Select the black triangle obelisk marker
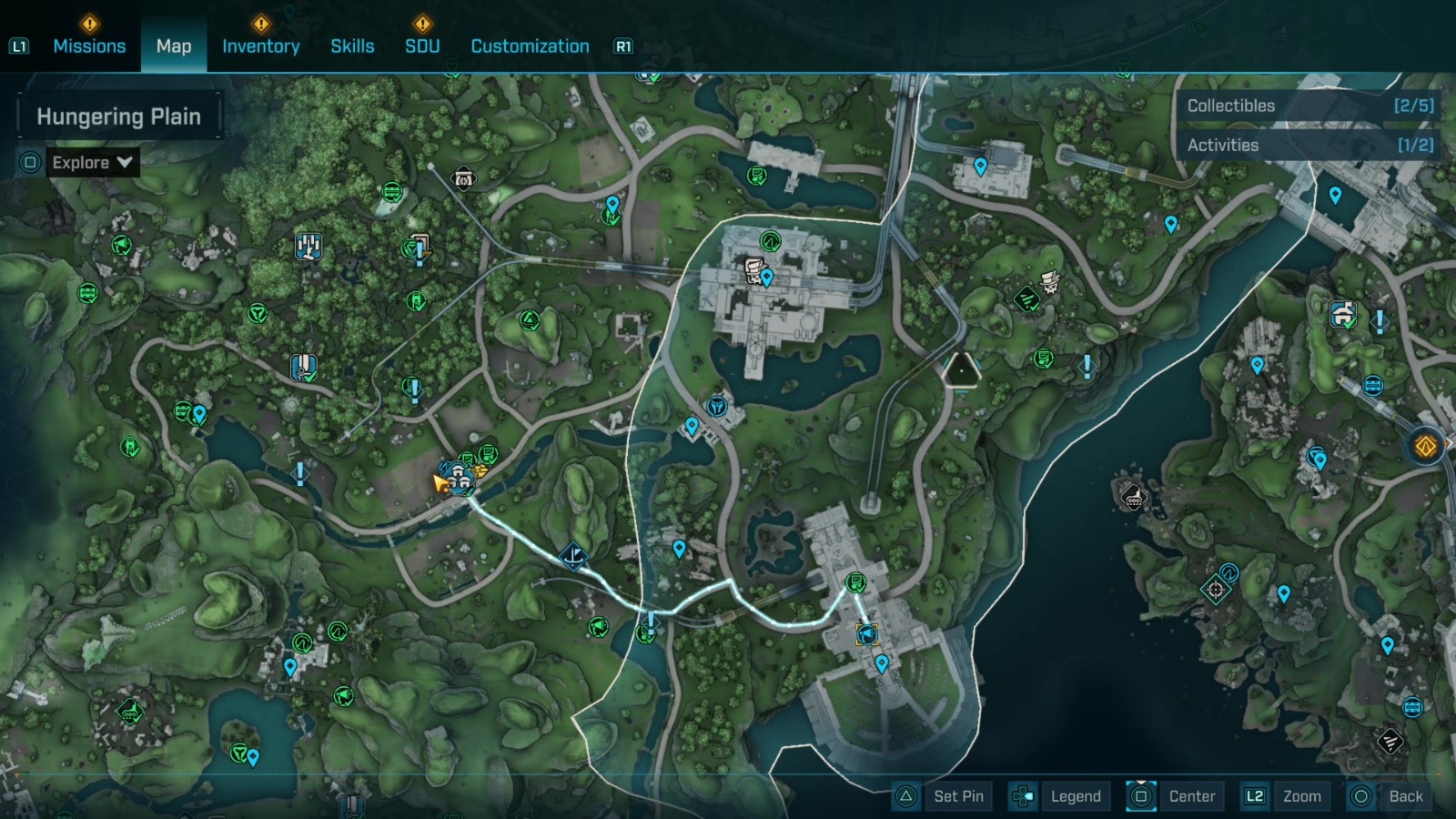The image size is (1456, 819). 961,371
